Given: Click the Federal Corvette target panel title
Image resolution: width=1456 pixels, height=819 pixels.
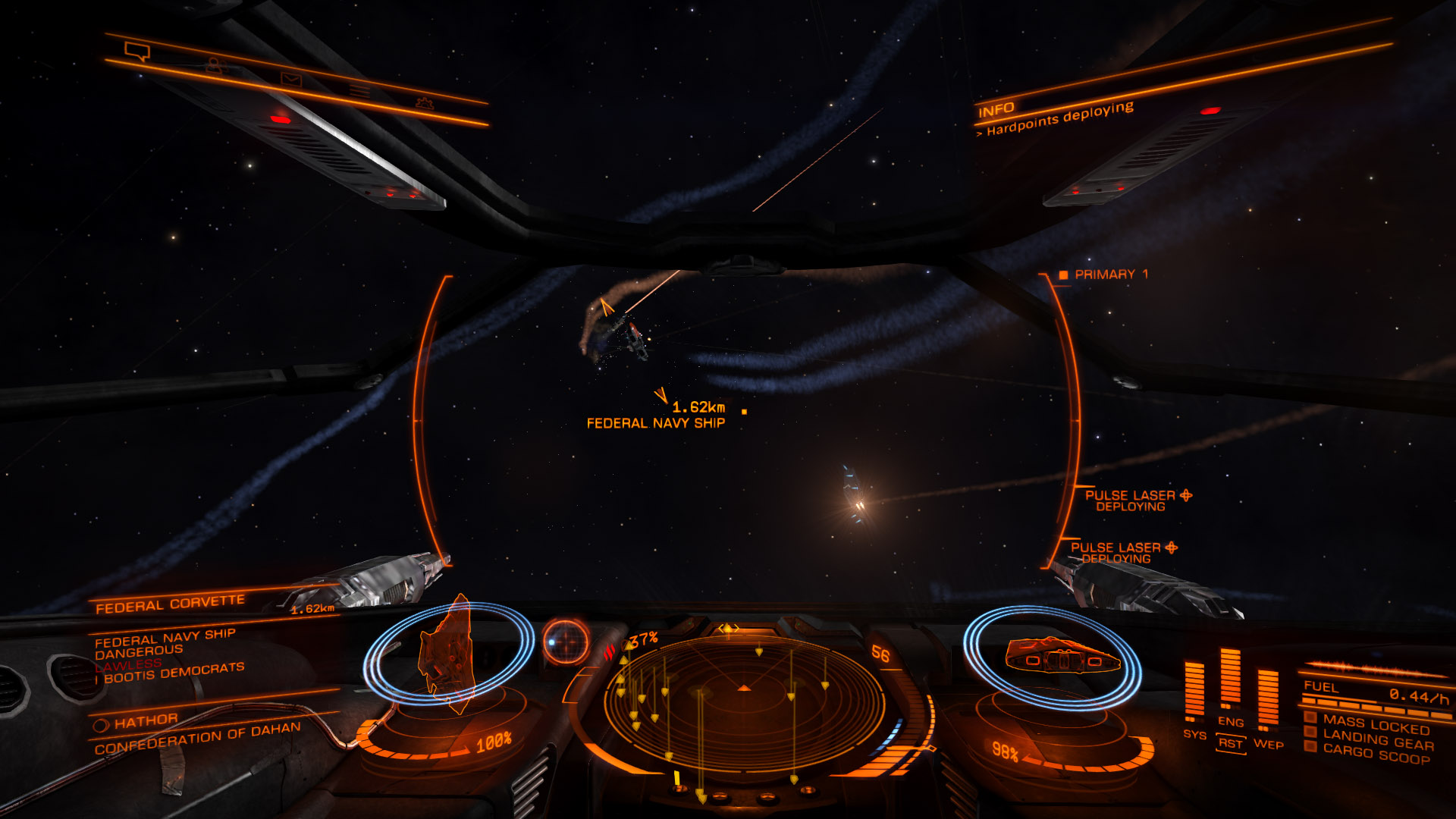Looking at the screenshot, I should coord(170,604).
